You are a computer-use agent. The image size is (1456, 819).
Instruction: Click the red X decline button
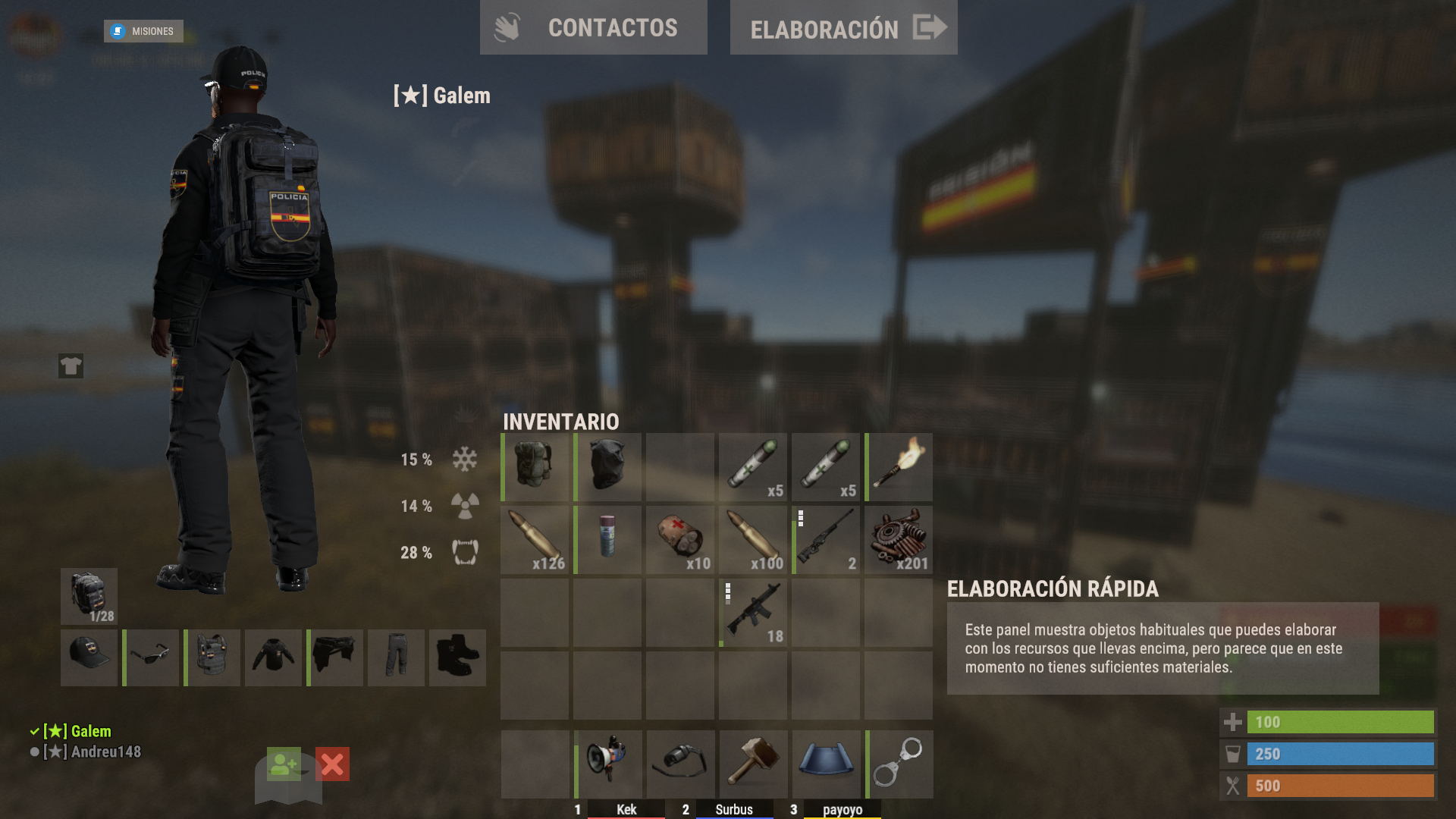pos(331,766)
